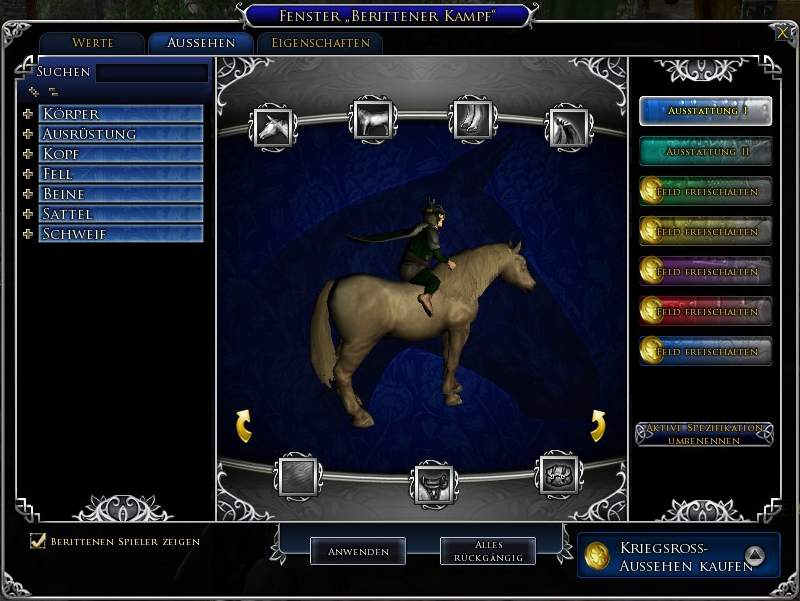The height and width of the screenshot is (601, 800).
Task: Show the Beine category options
Action: (x=28, y=194)
